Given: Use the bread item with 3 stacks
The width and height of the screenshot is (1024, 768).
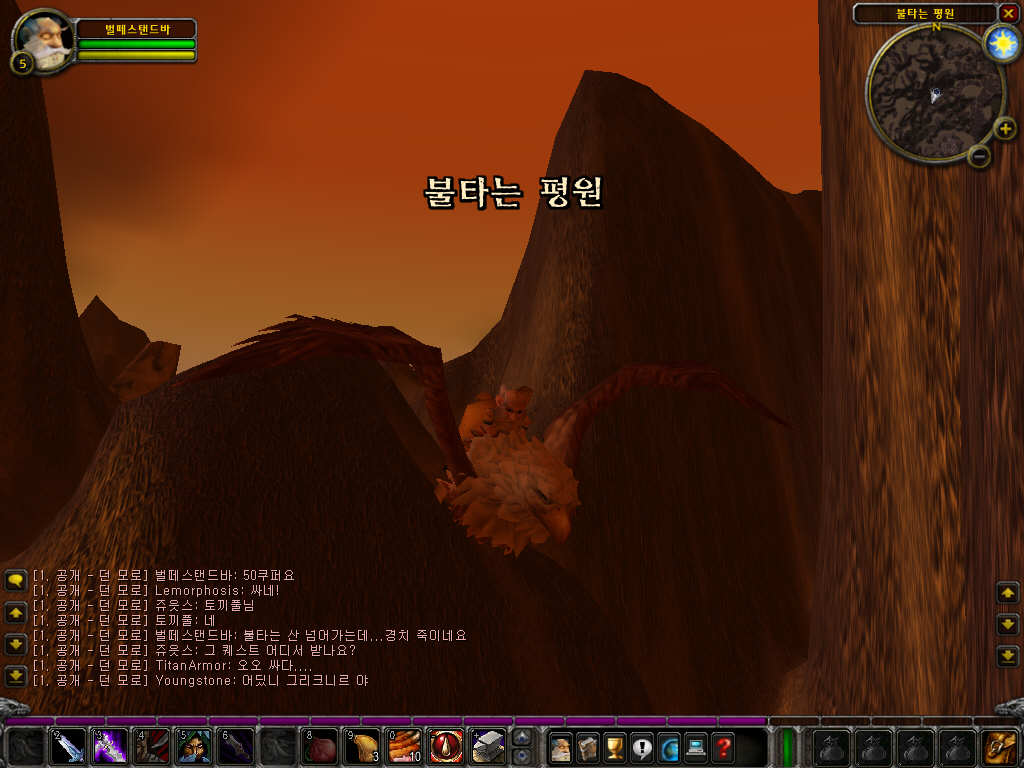Looking at the screenshot, I should pyautogui.click(x=361, y=747).
